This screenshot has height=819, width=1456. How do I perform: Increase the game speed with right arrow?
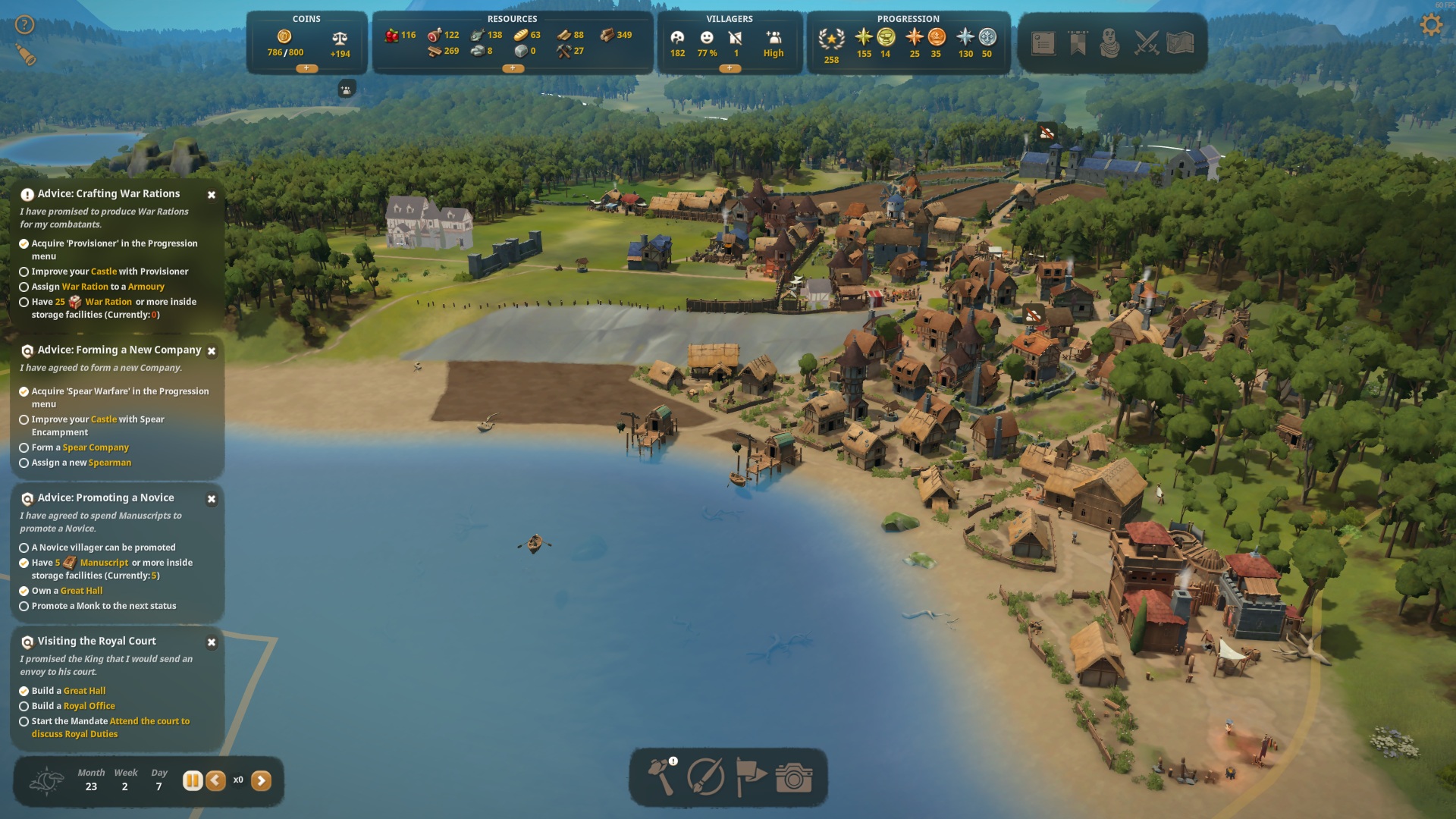tap(261, 780)
